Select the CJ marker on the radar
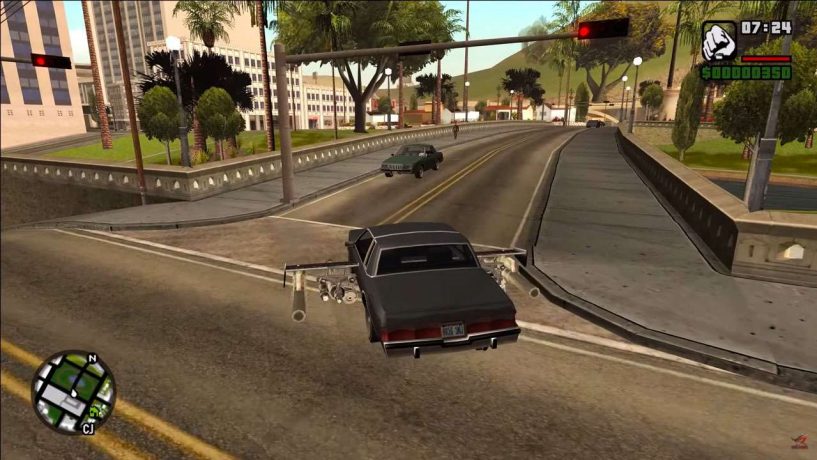 pos(88,430)
